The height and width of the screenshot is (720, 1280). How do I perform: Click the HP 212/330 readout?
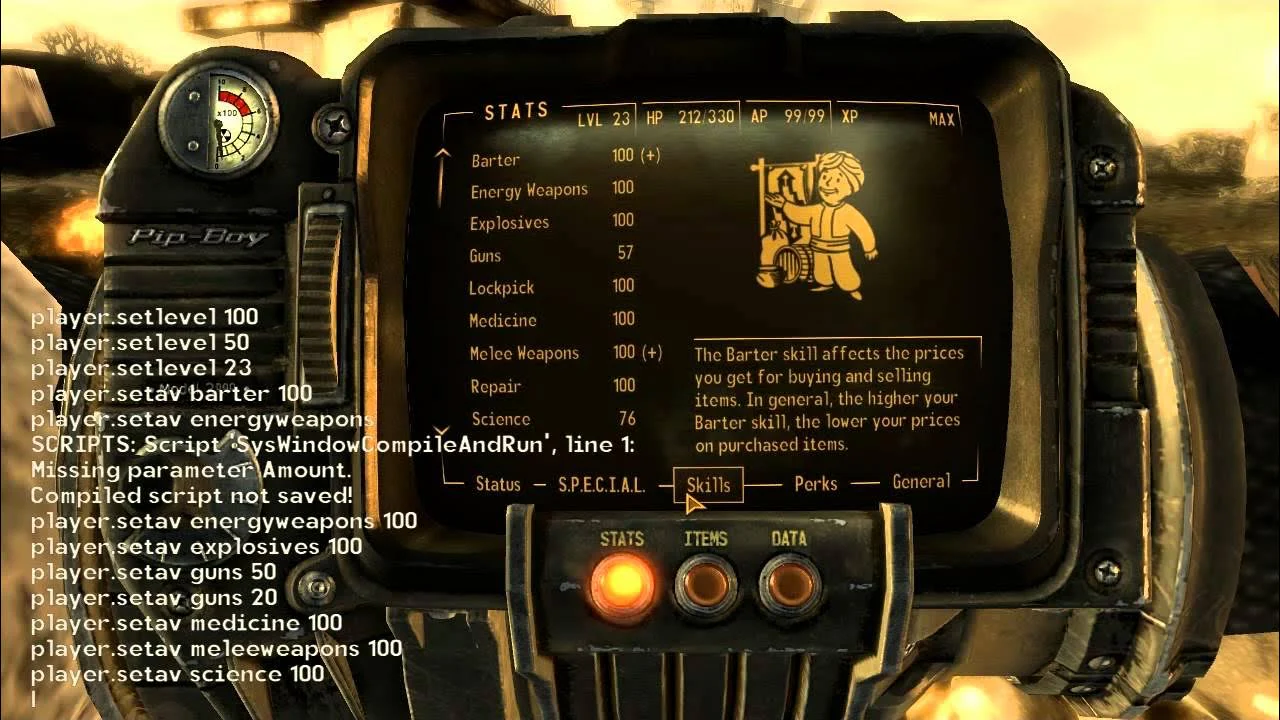pos(690,115)
